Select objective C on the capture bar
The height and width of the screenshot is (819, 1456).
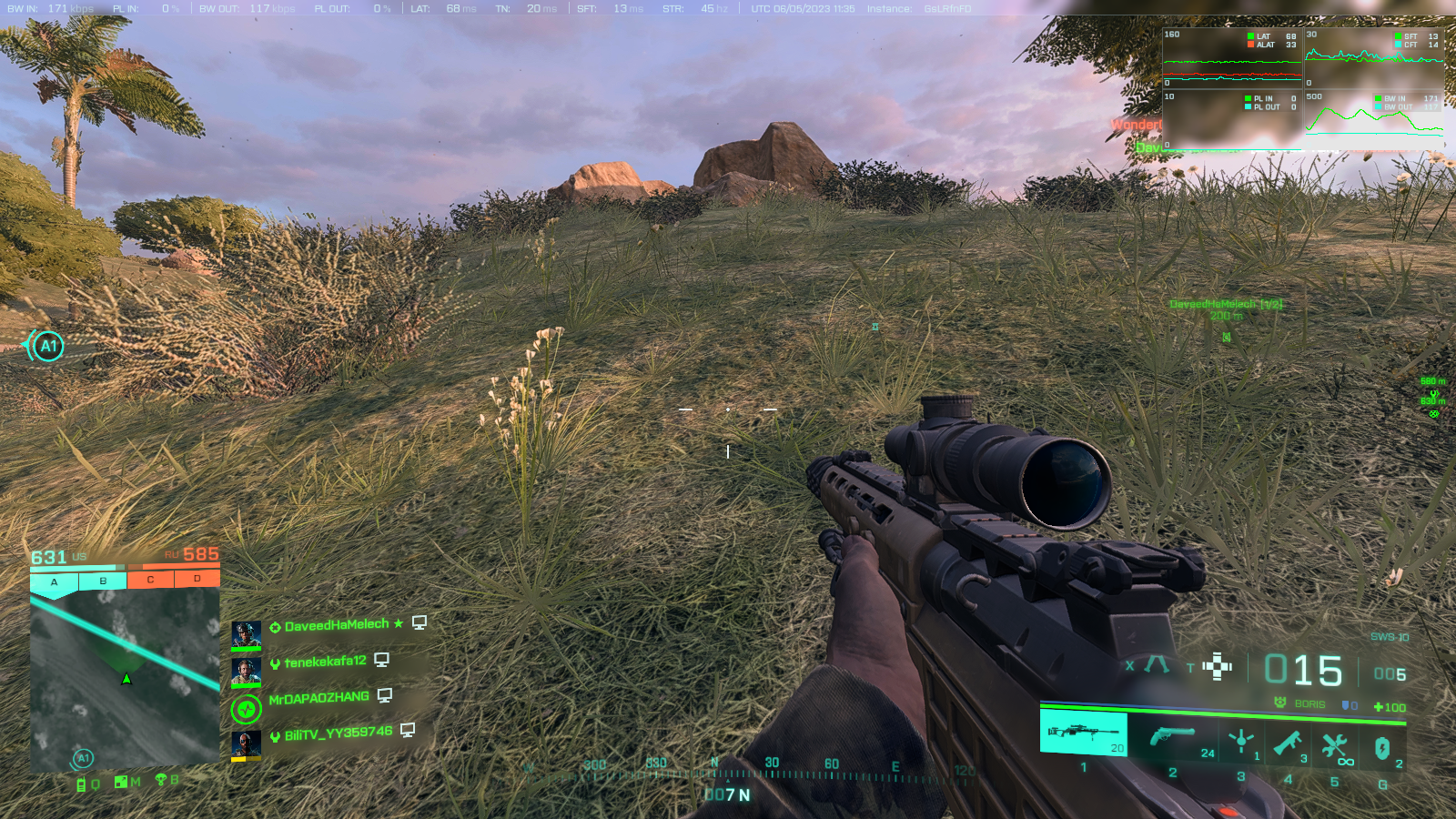click(x=150, y=580)
